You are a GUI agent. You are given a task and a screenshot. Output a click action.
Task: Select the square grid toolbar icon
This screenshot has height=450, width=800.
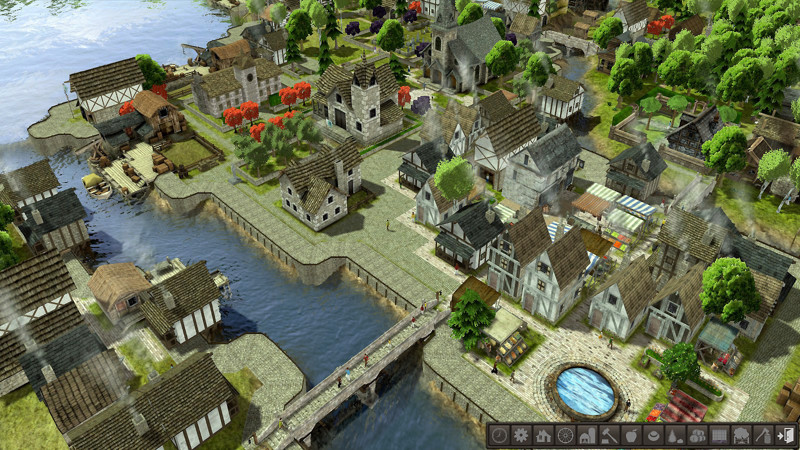[719, 435]
